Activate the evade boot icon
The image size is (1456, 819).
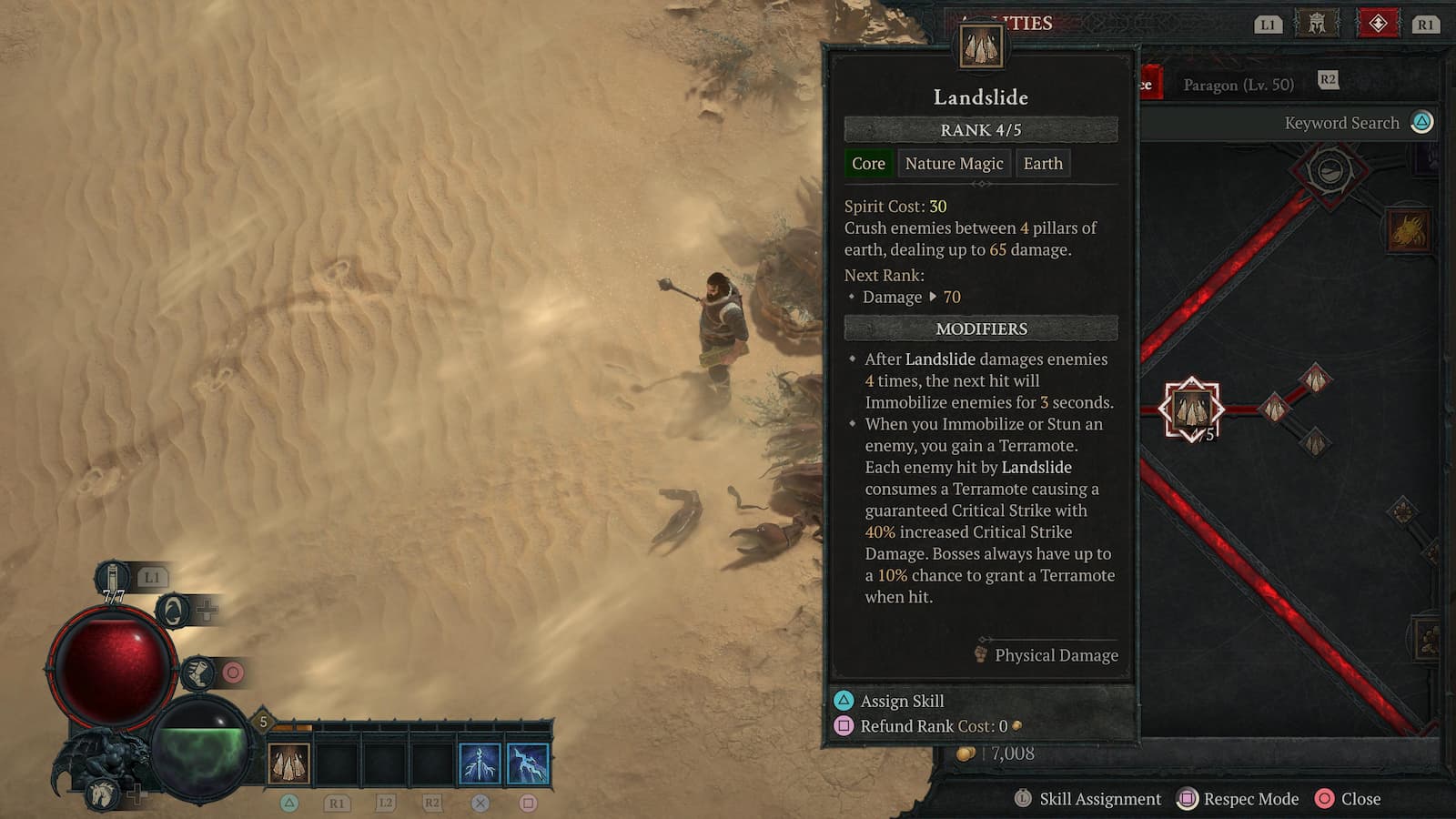pyautogui.click(x=197, y=673)
